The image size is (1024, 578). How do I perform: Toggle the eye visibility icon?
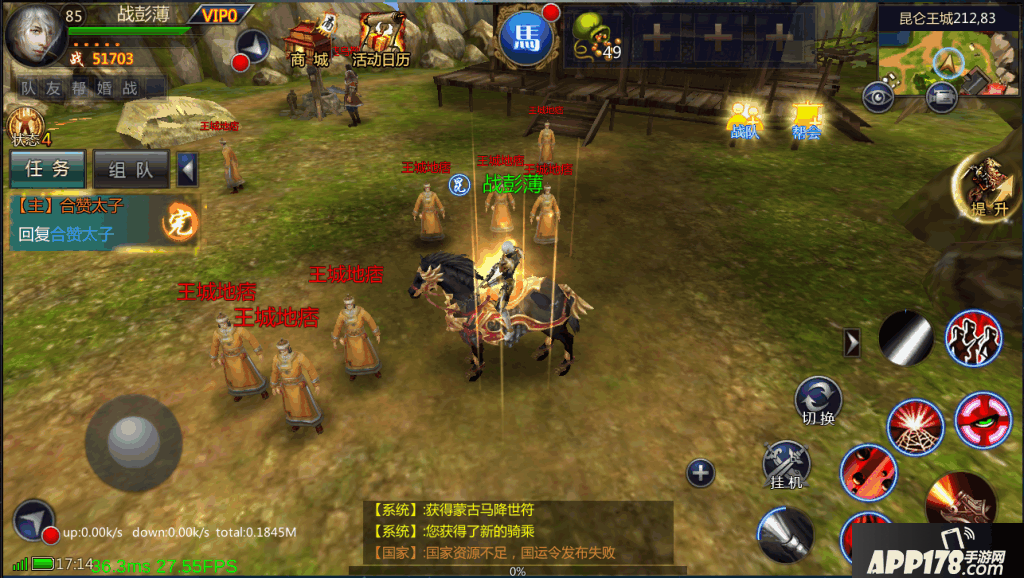[879, 97]
